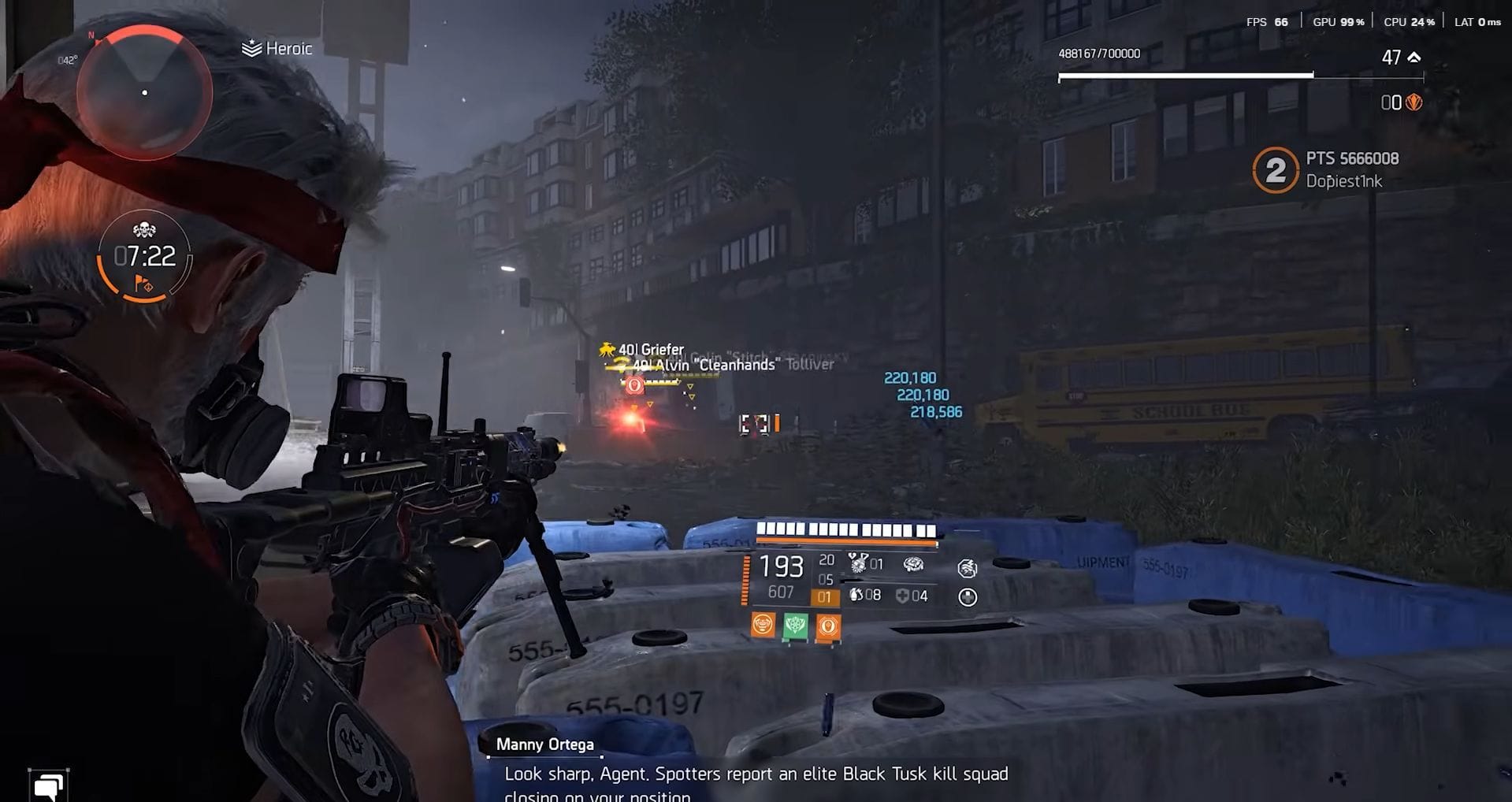Click the circular medkit icon on the HUD

(x=969, y=596)
